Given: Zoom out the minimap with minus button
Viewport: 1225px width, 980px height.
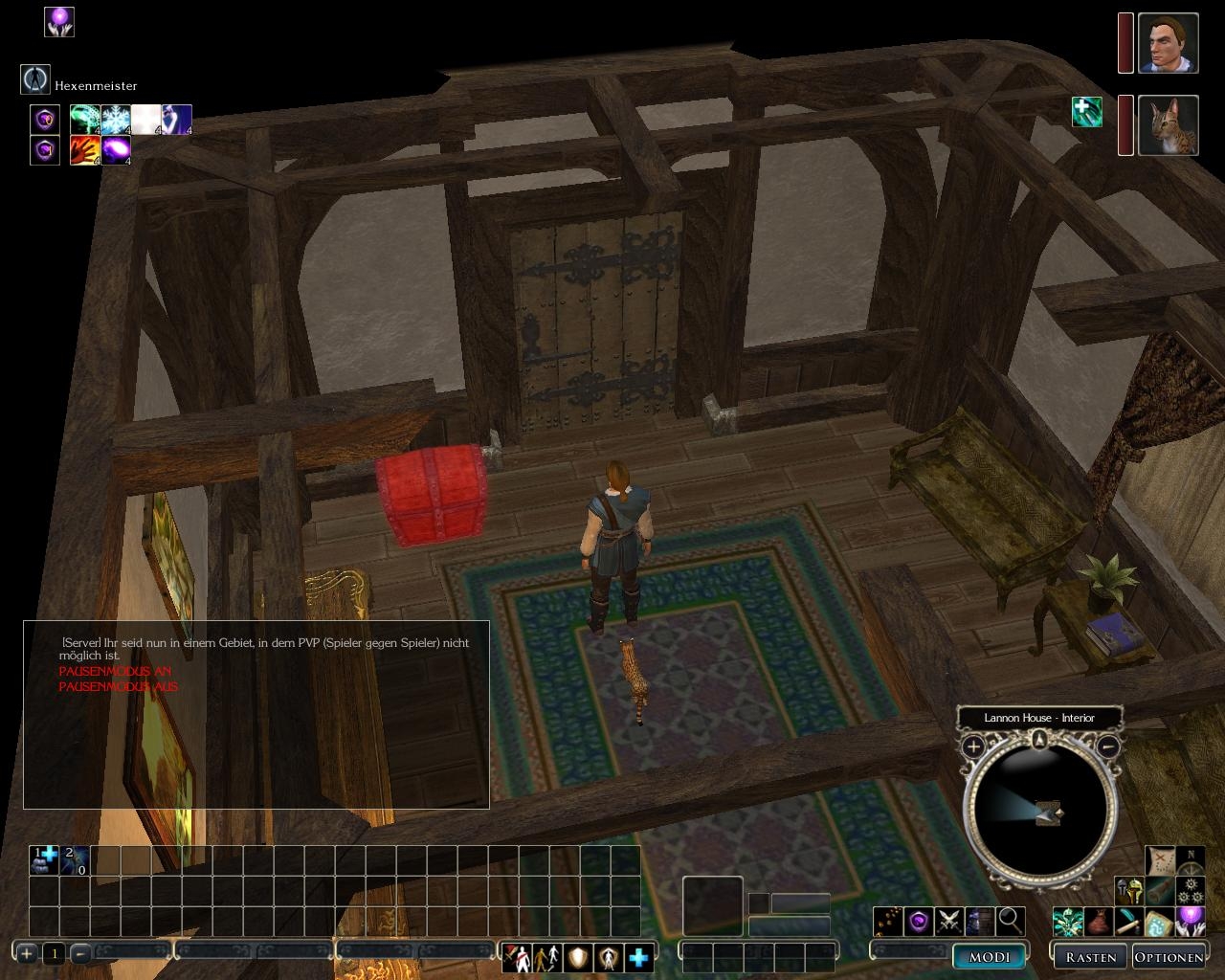Looking at the screenshot, I should pos(1108,746).
